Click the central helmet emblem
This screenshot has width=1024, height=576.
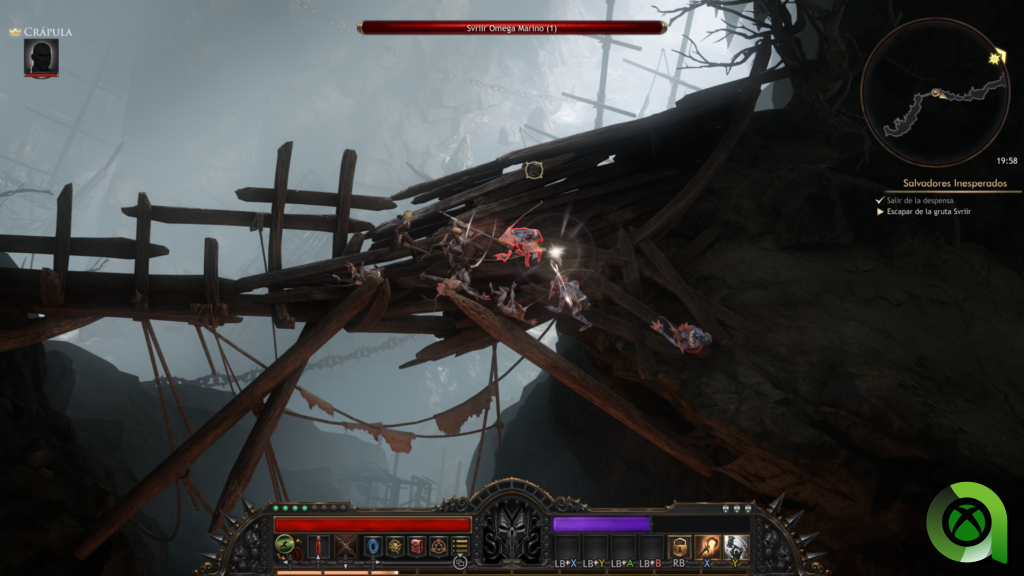coord(511,530)
